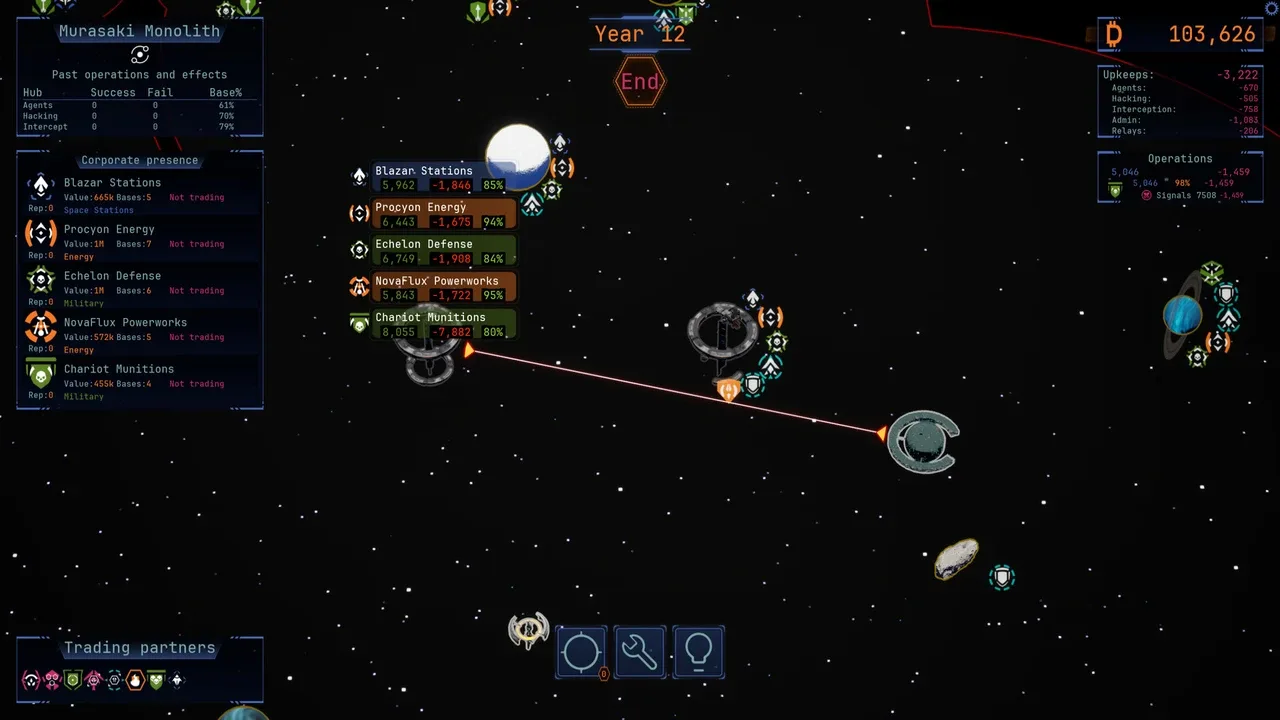Select the orange flame trading partner icon
The height and width of the screenshot is (720, 1280).
[x=135, y=681]
